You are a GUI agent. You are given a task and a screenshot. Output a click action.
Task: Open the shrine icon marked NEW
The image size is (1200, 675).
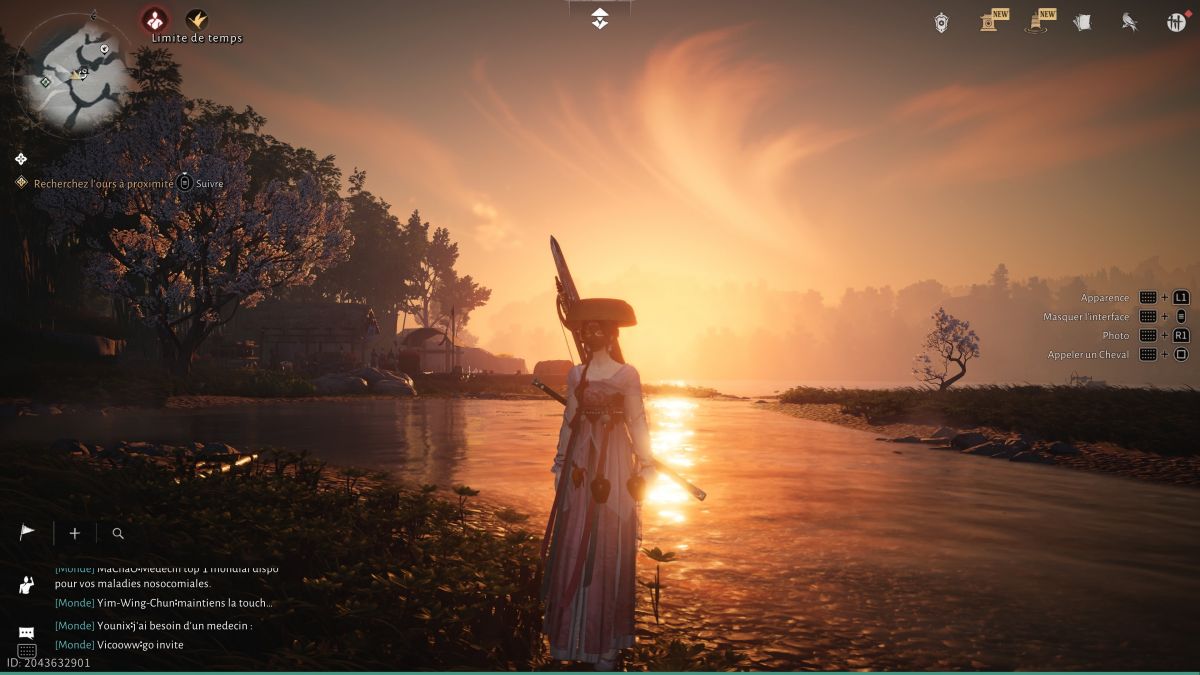(x=990, y=21)
